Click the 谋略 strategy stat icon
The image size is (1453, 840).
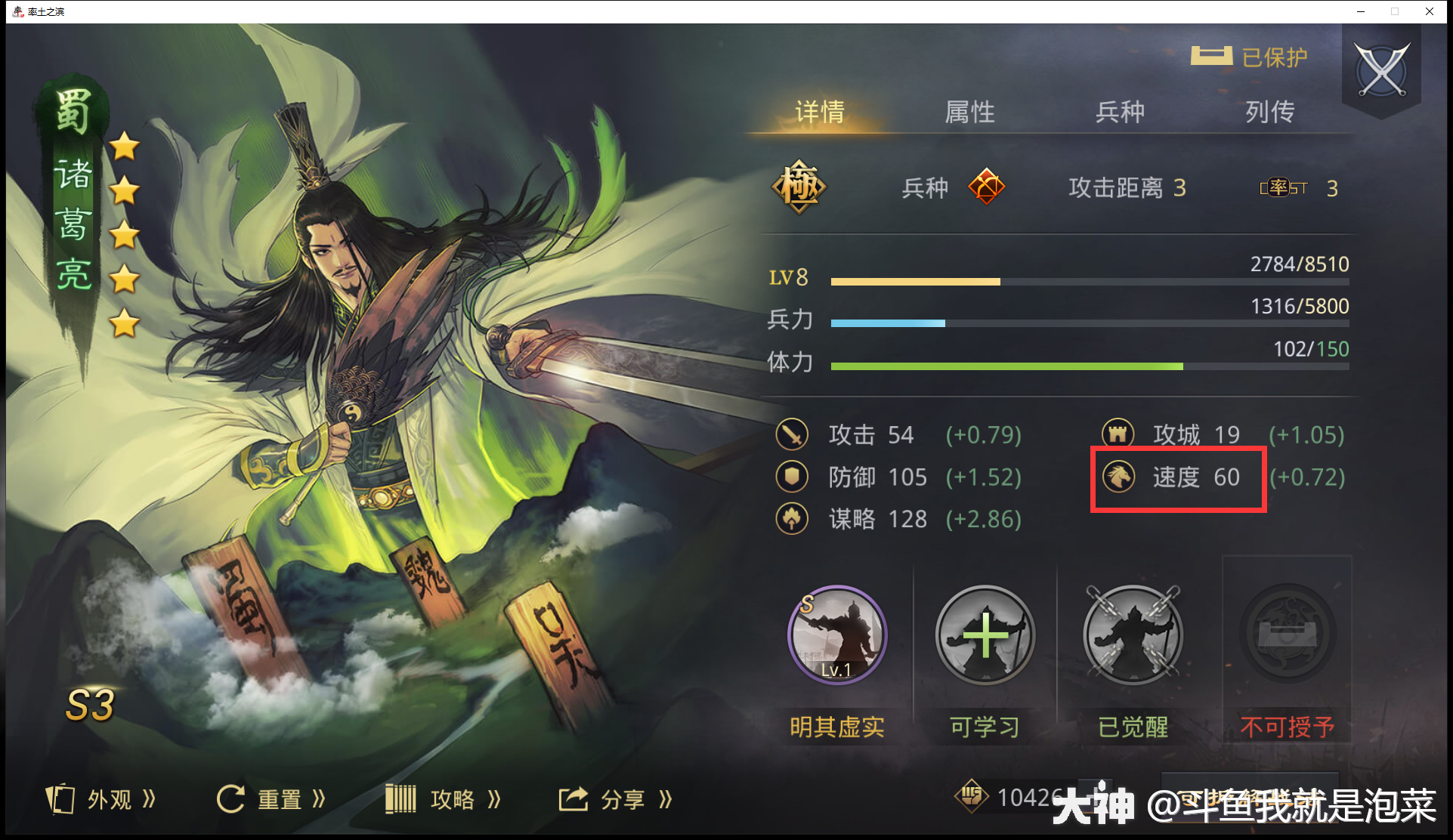click(791, 519)
